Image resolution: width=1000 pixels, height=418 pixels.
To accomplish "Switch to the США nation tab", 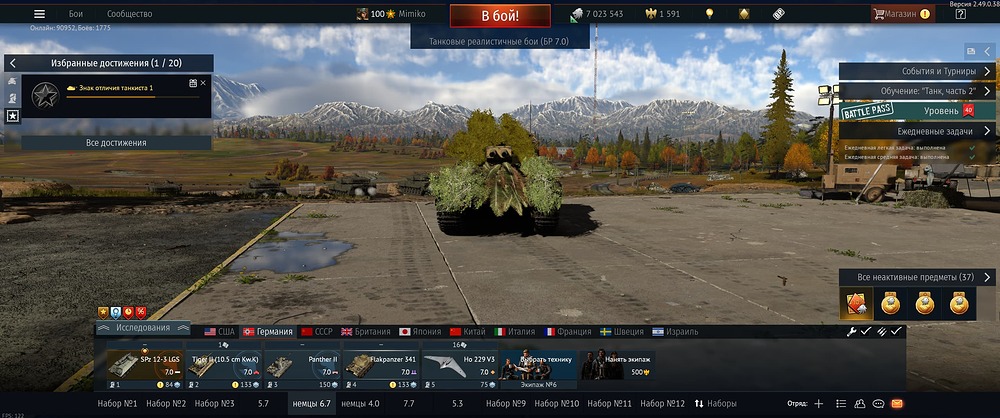I will click(x=220, y=332).
